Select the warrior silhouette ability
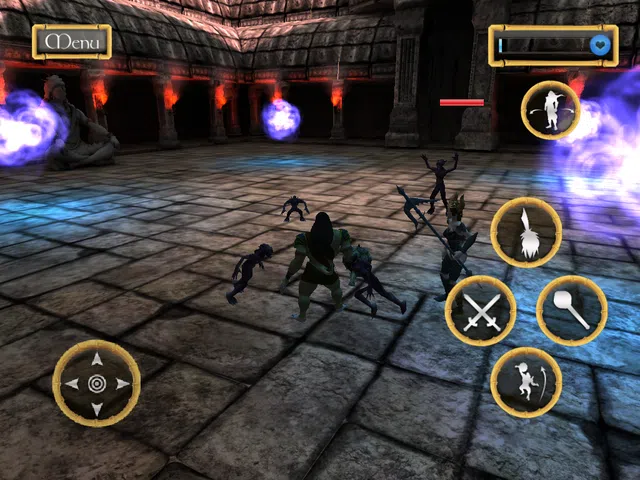This screenshot has width=640, height=480. (x=551, y=112)
